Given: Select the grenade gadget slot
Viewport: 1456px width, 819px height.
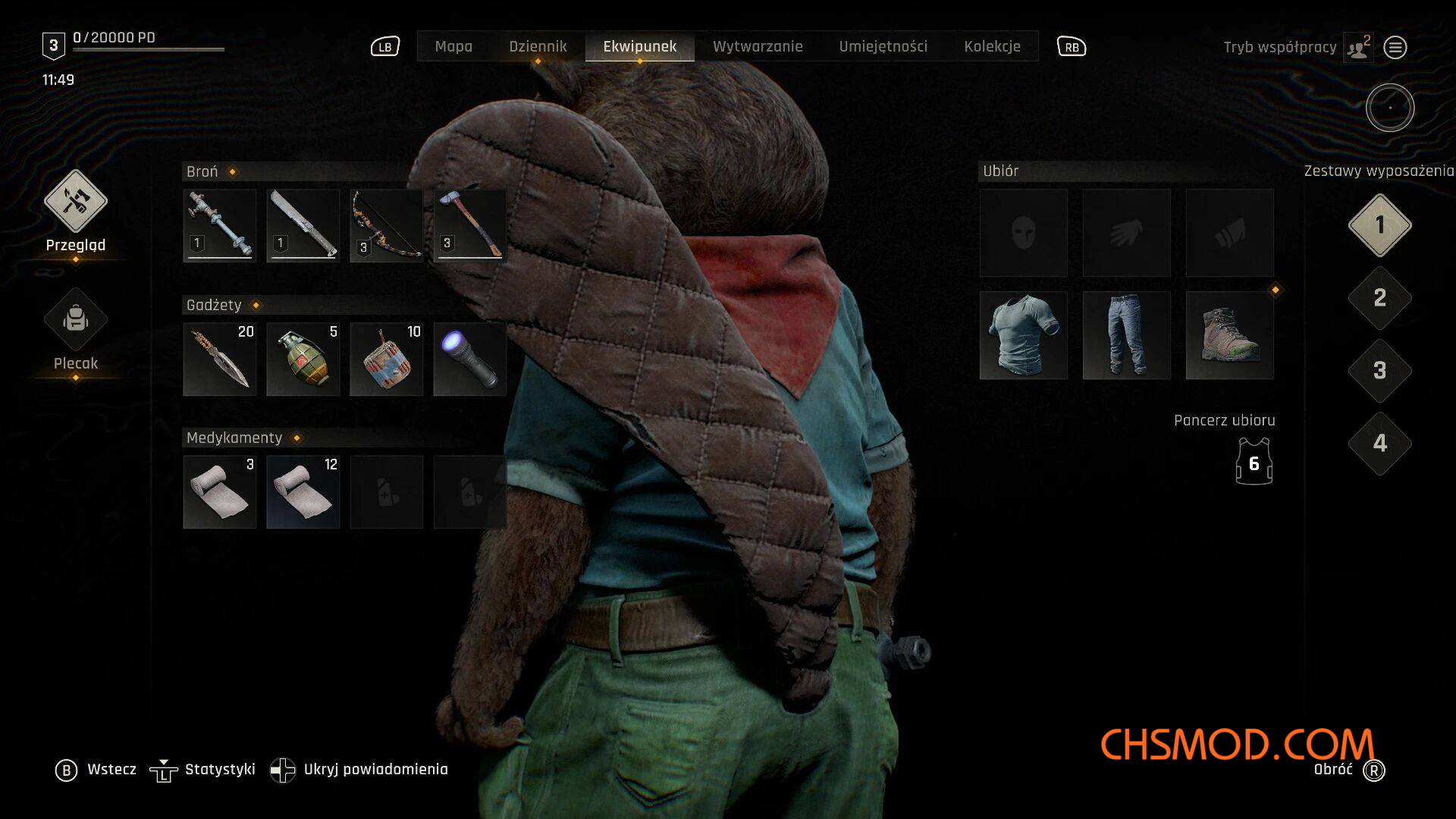Looking at the screenshot, I should [303, 359].
